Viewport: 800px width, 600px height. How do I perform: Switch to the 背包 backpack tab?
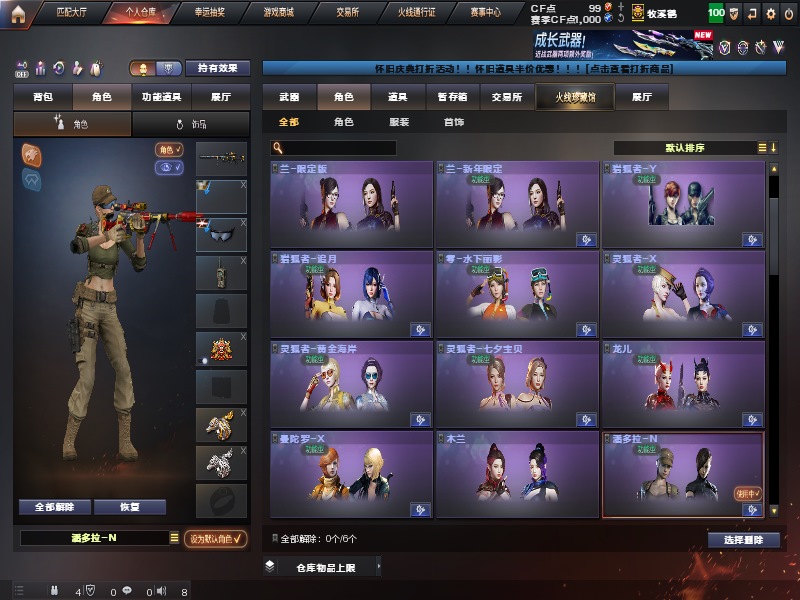[x=42, y=97]
